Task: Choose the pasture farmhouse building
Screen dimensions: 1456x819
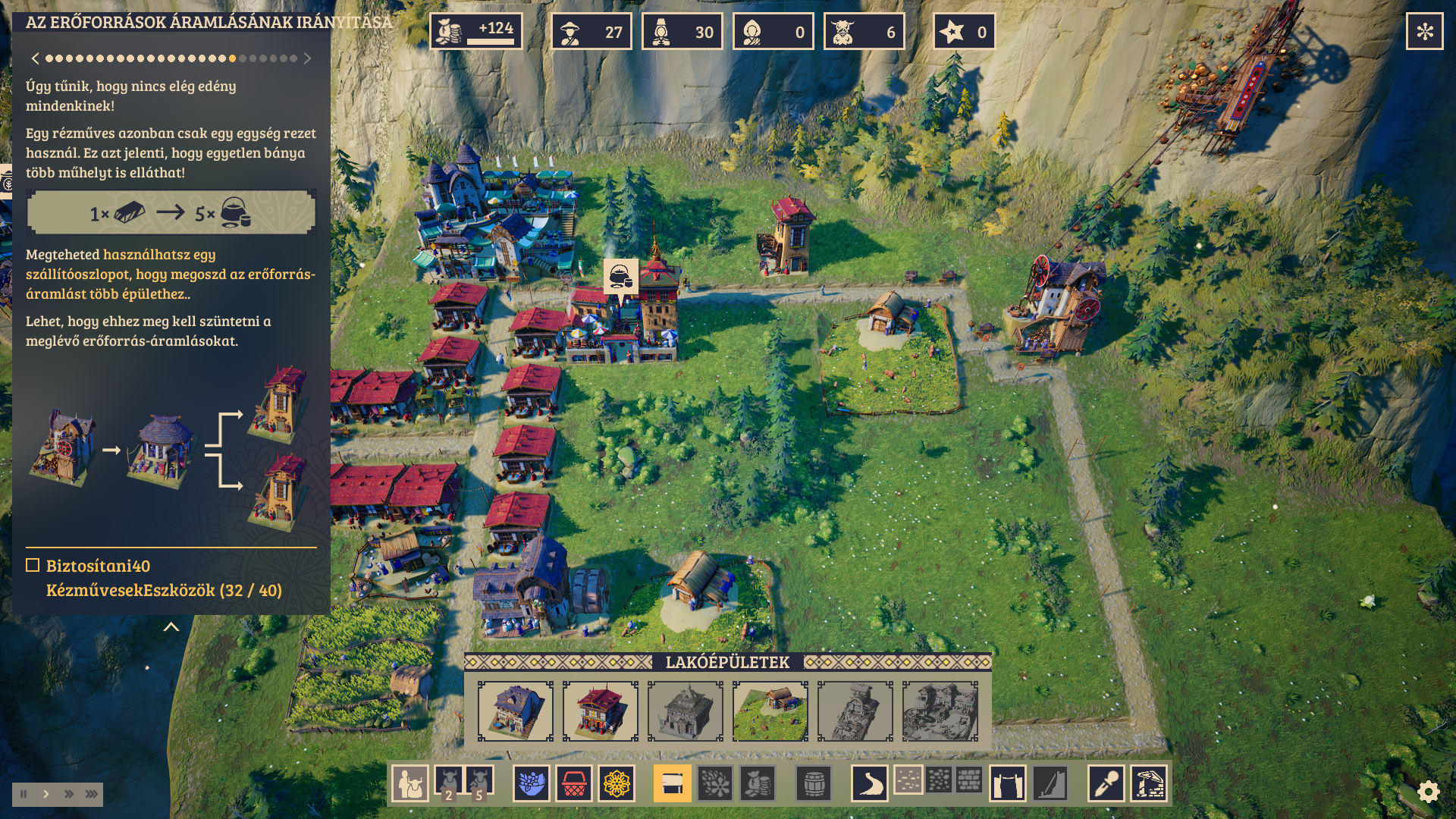Action: pyautogui.click(x=770, y=711)
